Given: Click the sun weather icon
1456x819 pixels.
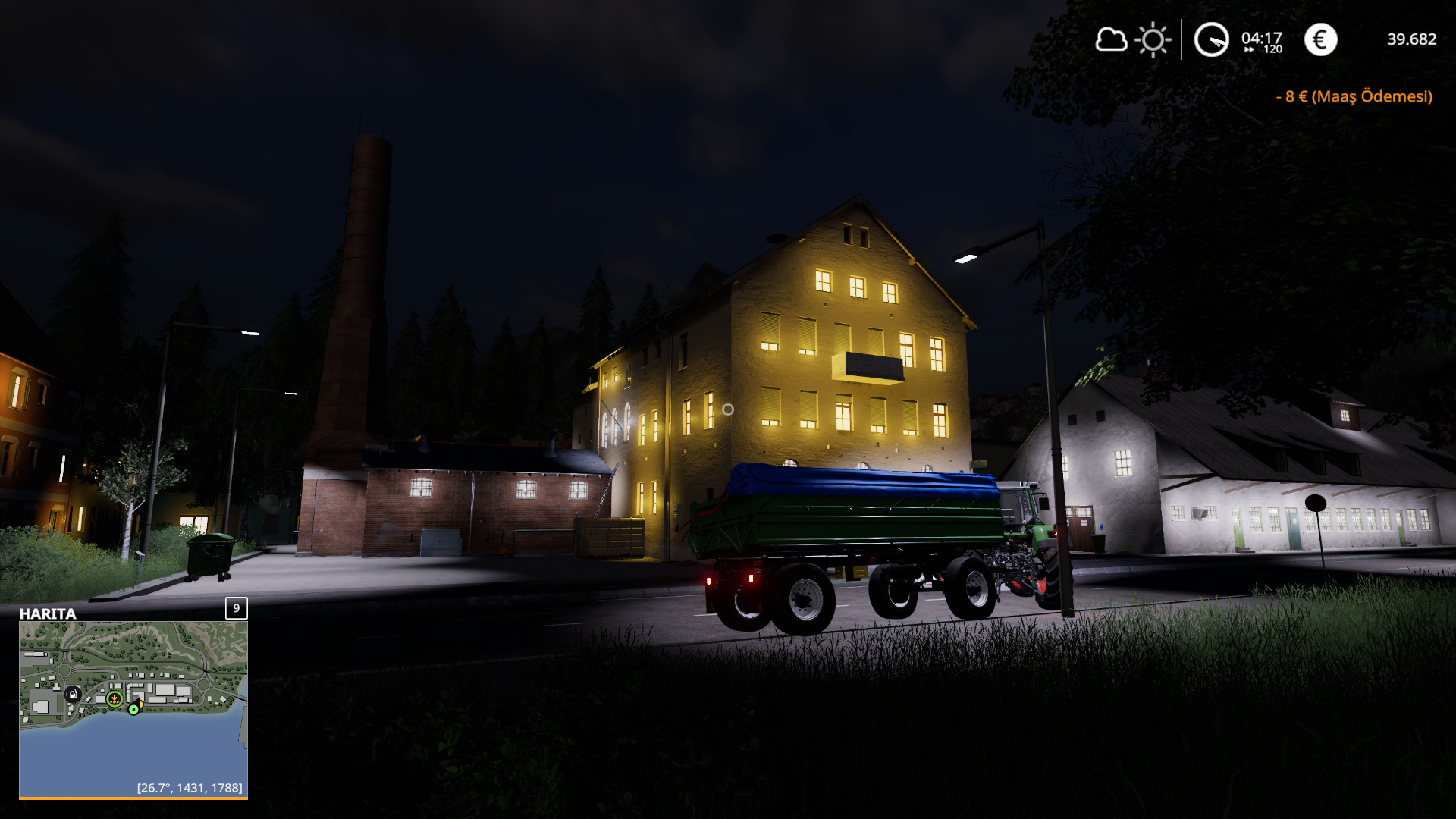Looking at the screenshot, I should [1153, 40].
